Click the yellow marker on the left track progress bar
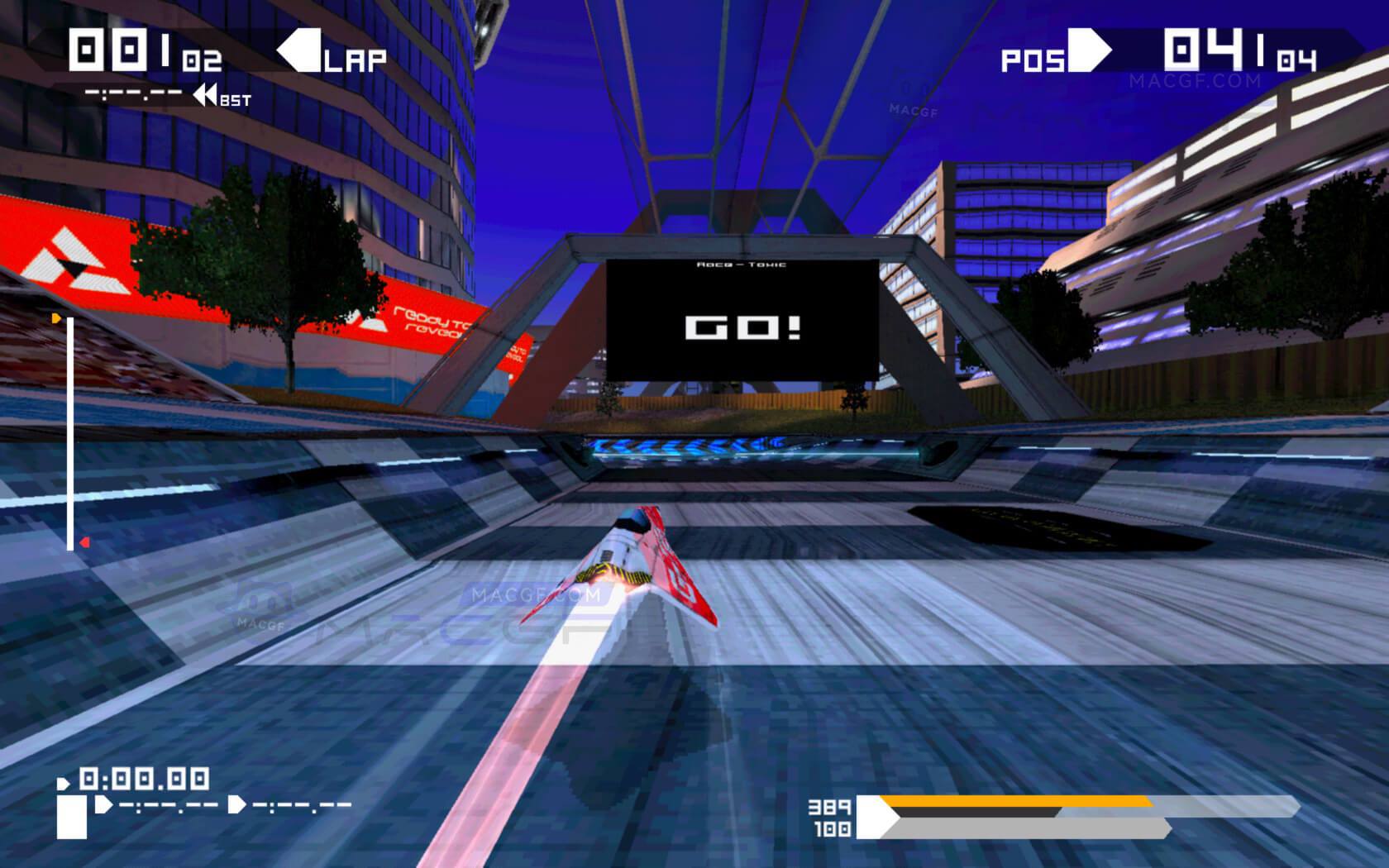 [56, 317]
